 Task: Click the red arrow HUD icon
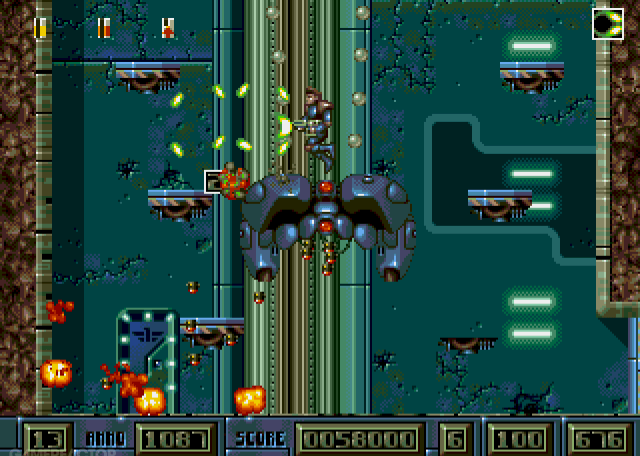click(168, 28)
